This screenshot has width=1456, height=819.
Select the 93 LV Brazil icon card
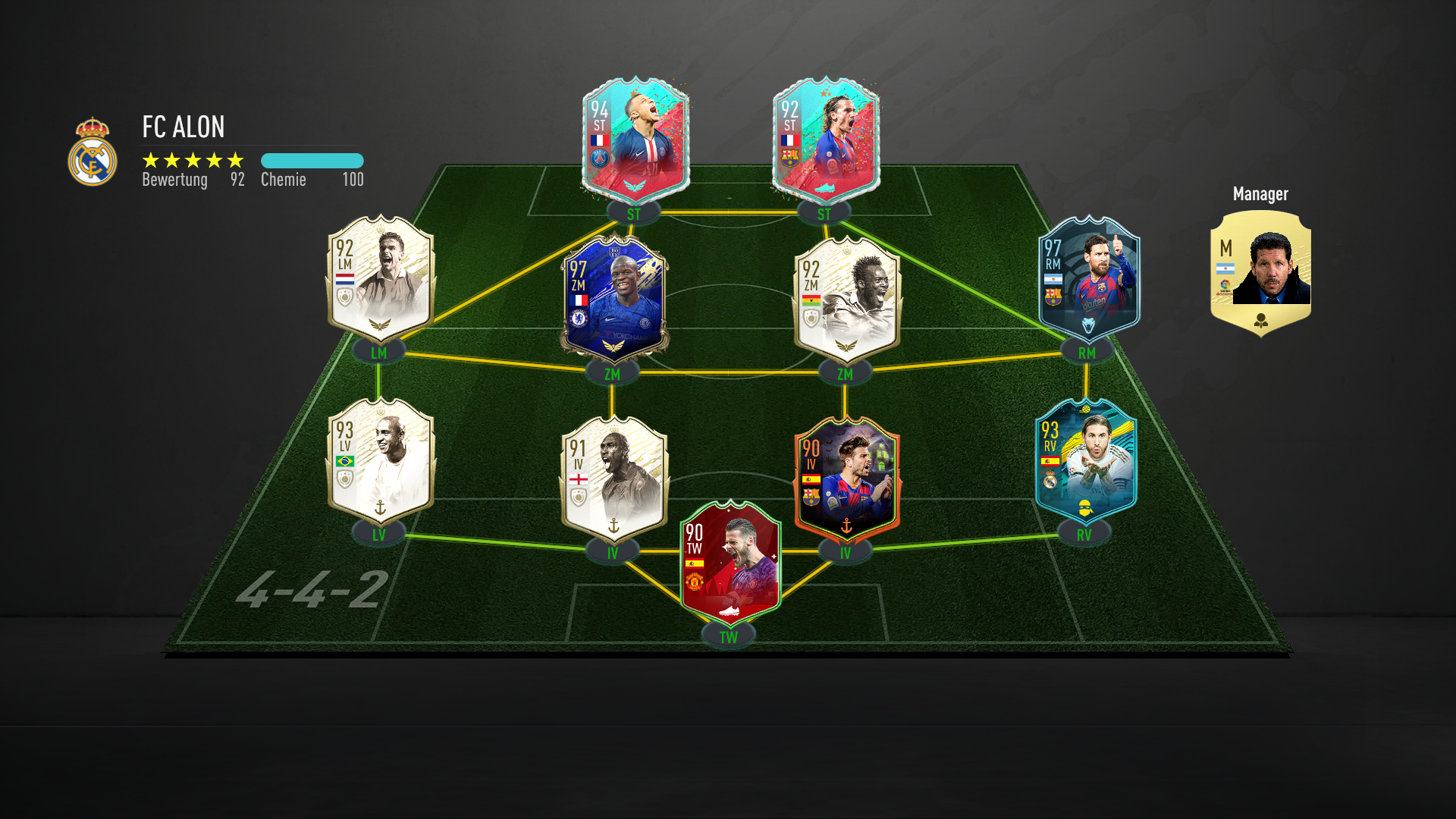tap(381, 461)
